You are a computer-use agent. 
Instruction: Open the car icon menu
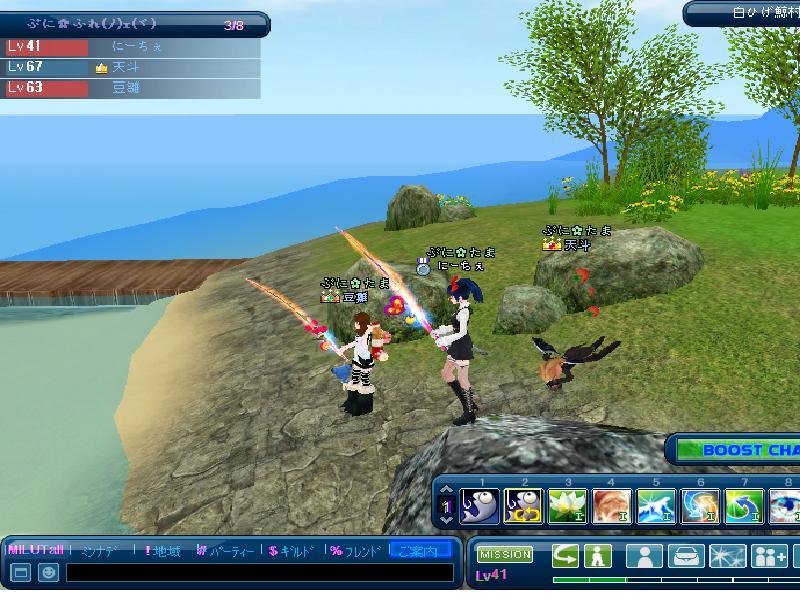[686, 556]
